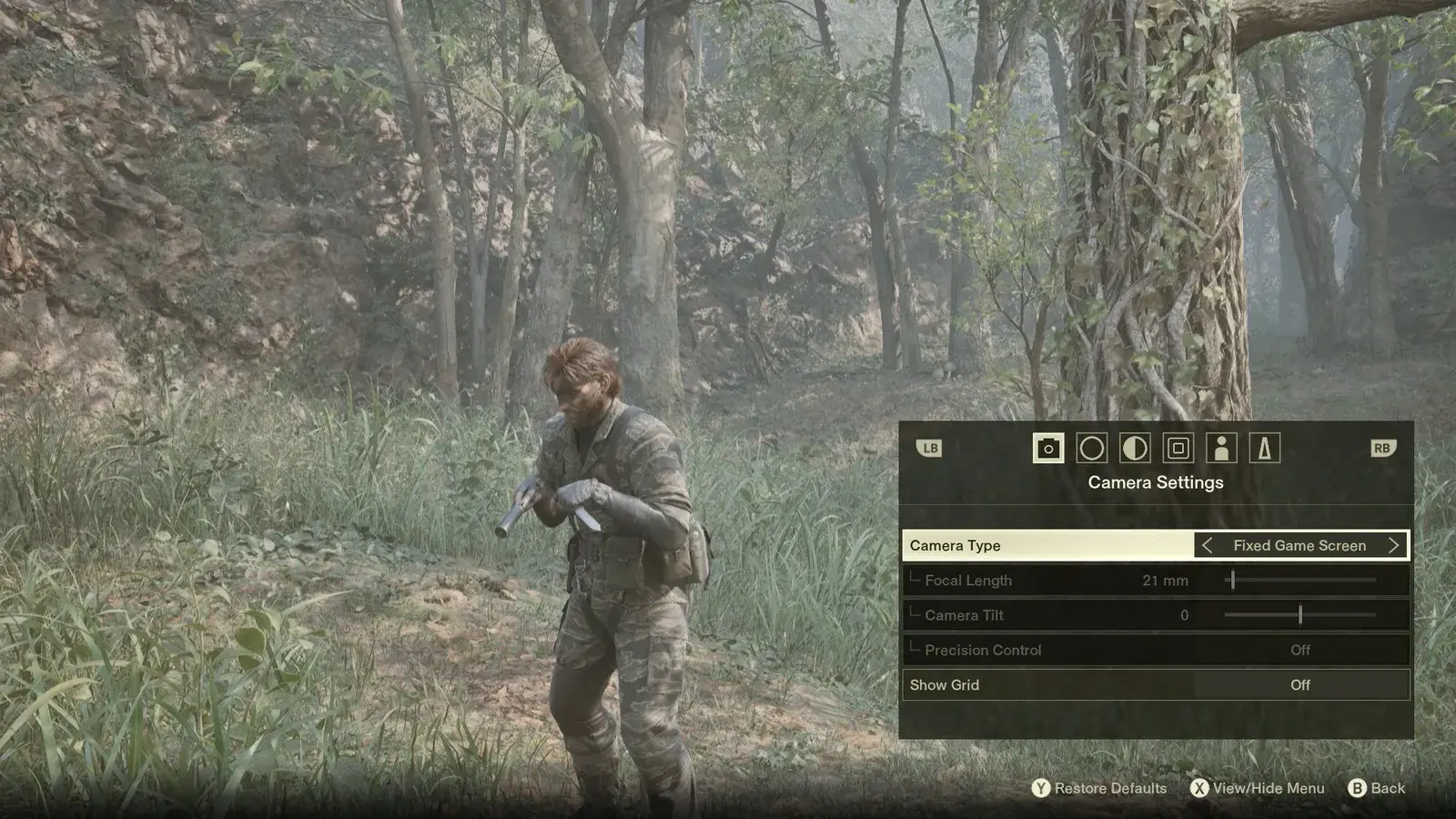Restore default camera settings
The image size is (1456, 819).
point(1099,788)
